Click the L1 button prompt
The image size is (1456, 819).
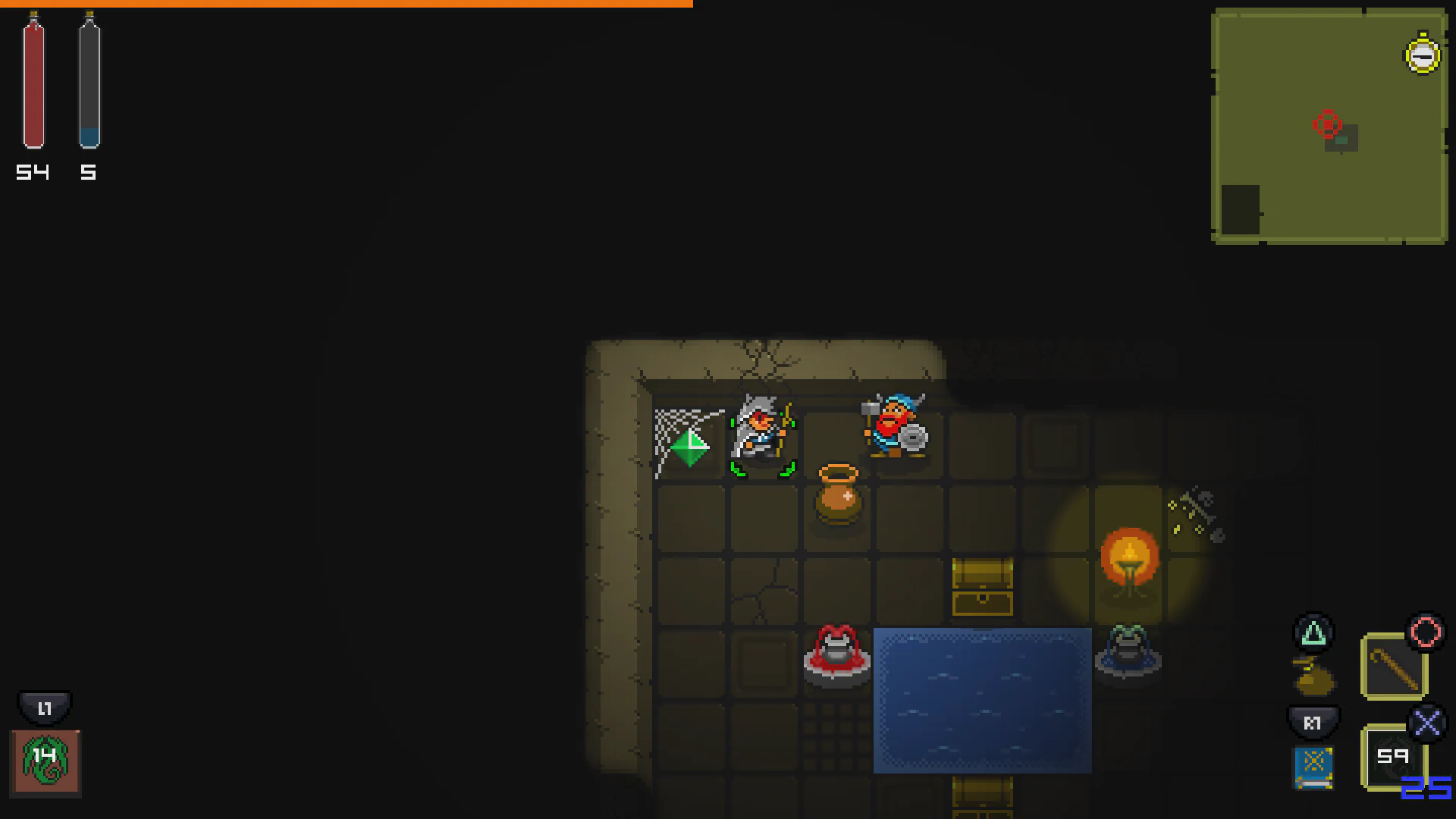44,708
